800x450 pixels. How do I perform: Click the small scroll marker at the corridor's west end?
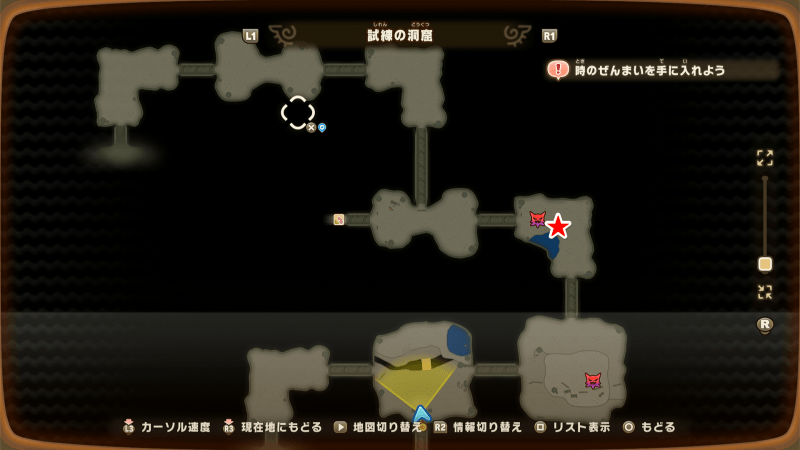point(339,220)
